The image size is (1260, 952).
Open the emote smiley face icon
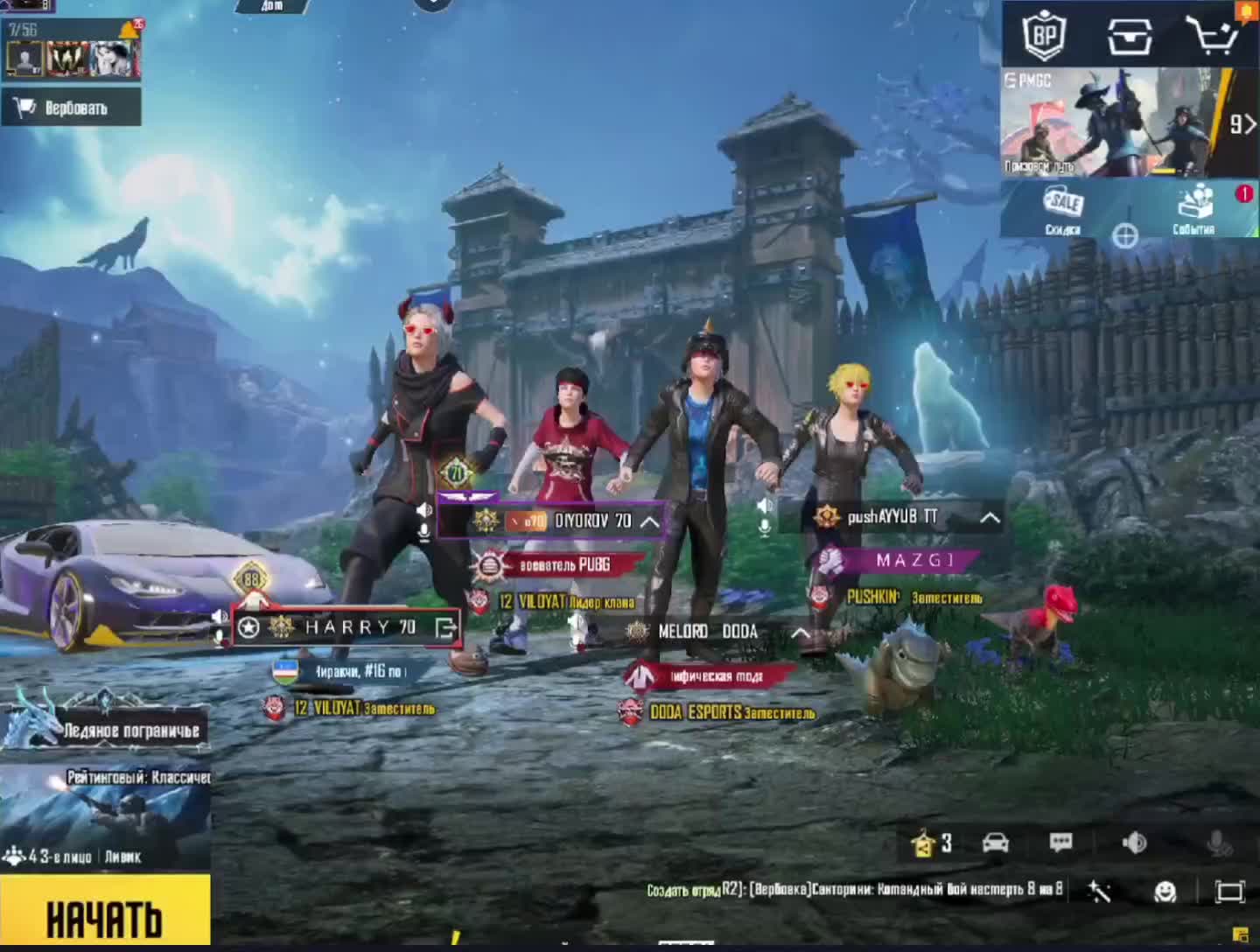point(1165,891)
